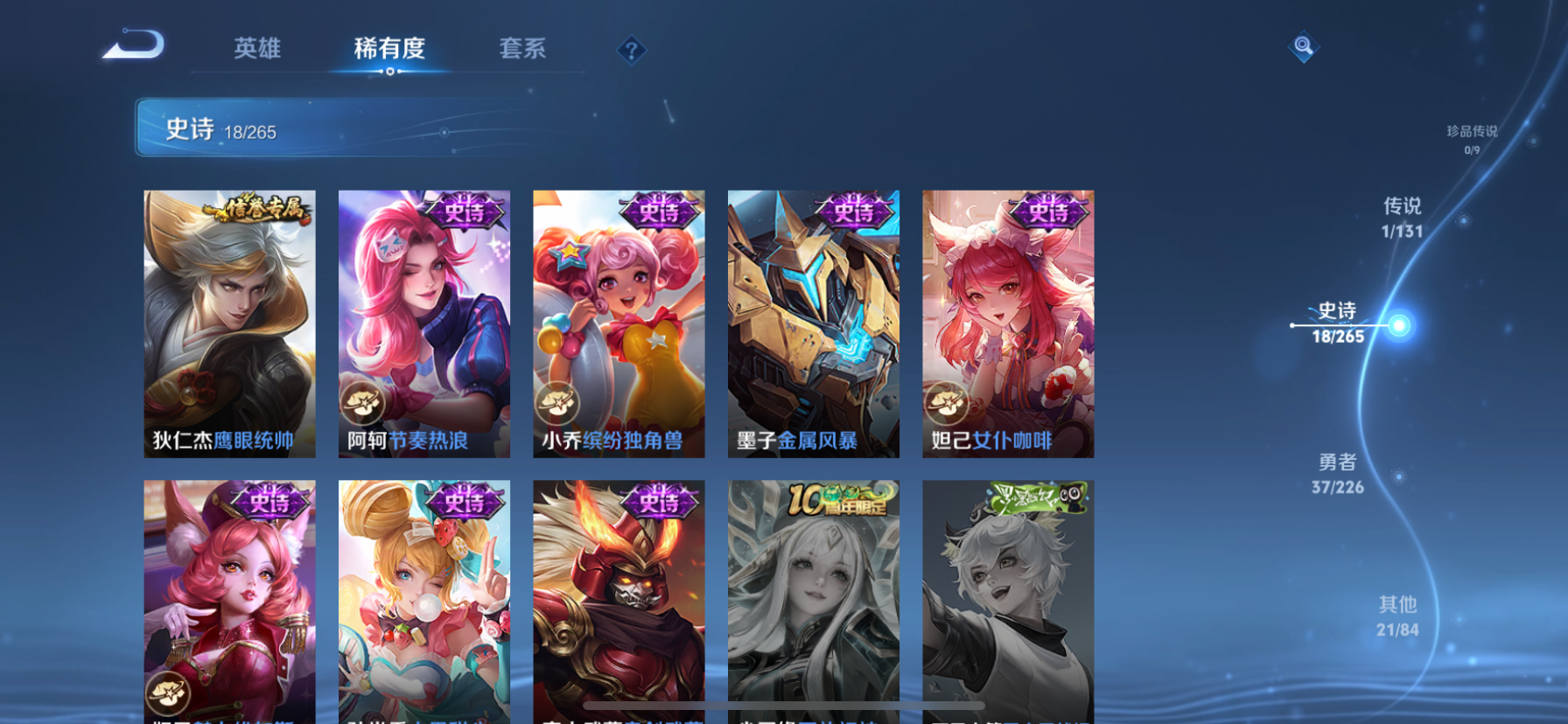Switch to the 套系 tab

click(523, 50)
